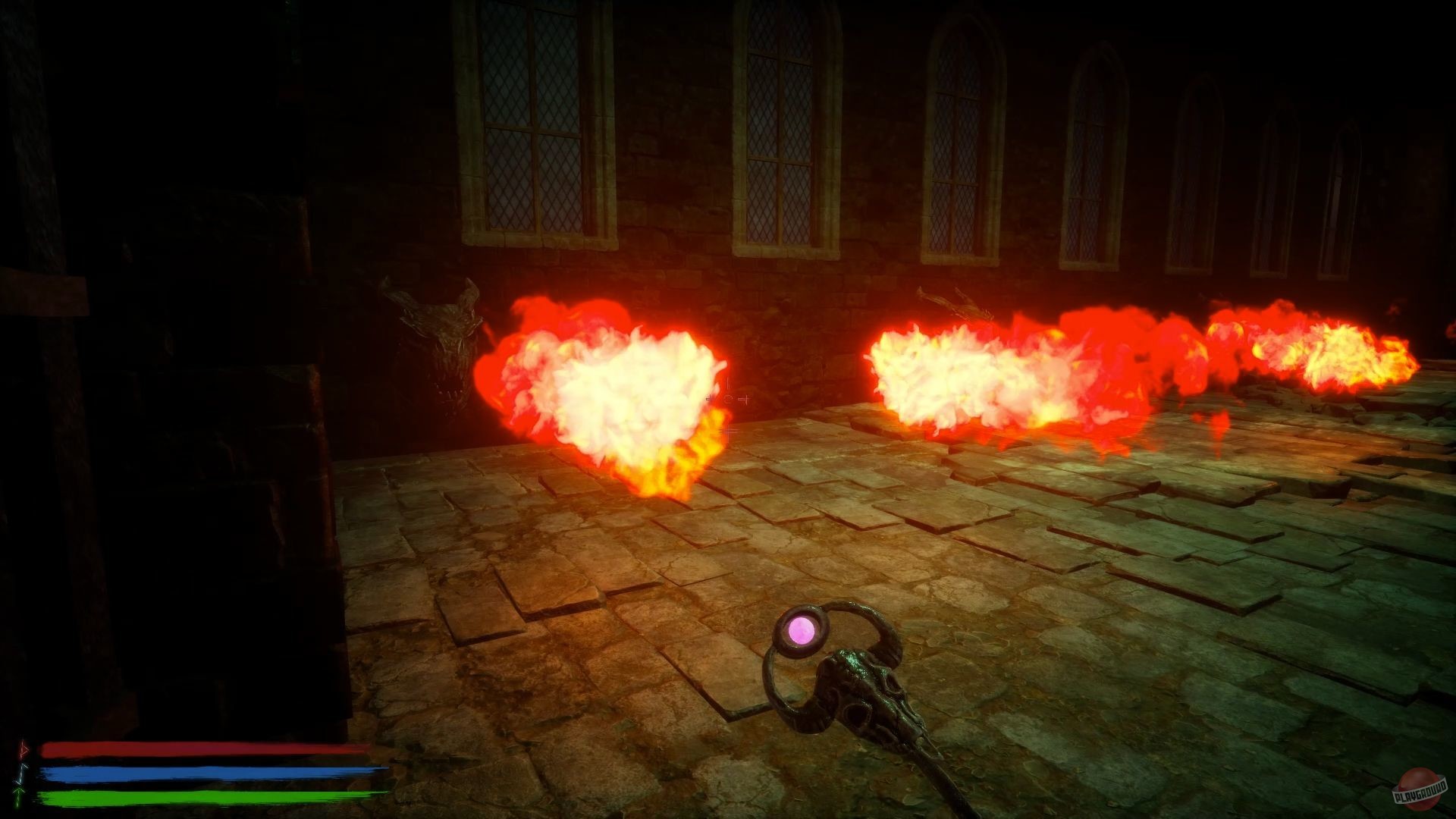
Task: Click the green up-arrow rune by stamina bar
Action: (19, 793)
